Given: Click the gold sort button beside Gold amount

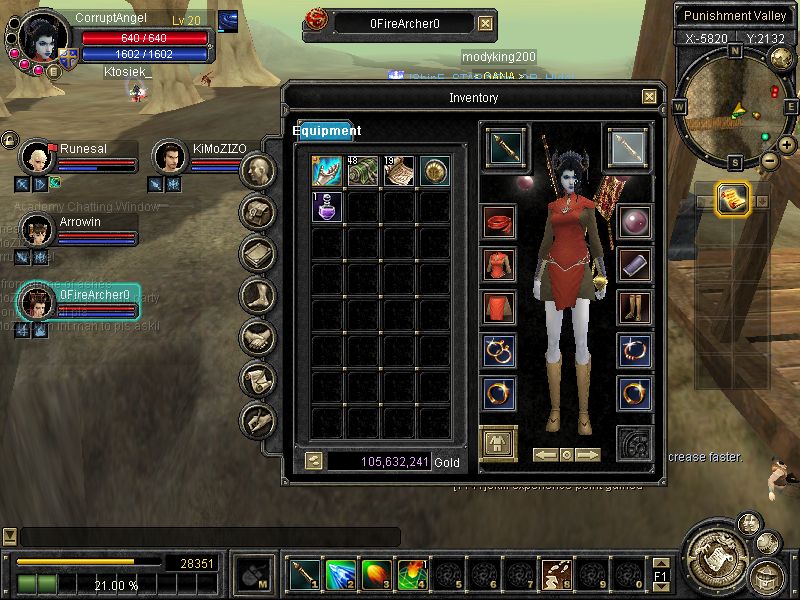Looking at the screenshot, I should click(314, 461).
